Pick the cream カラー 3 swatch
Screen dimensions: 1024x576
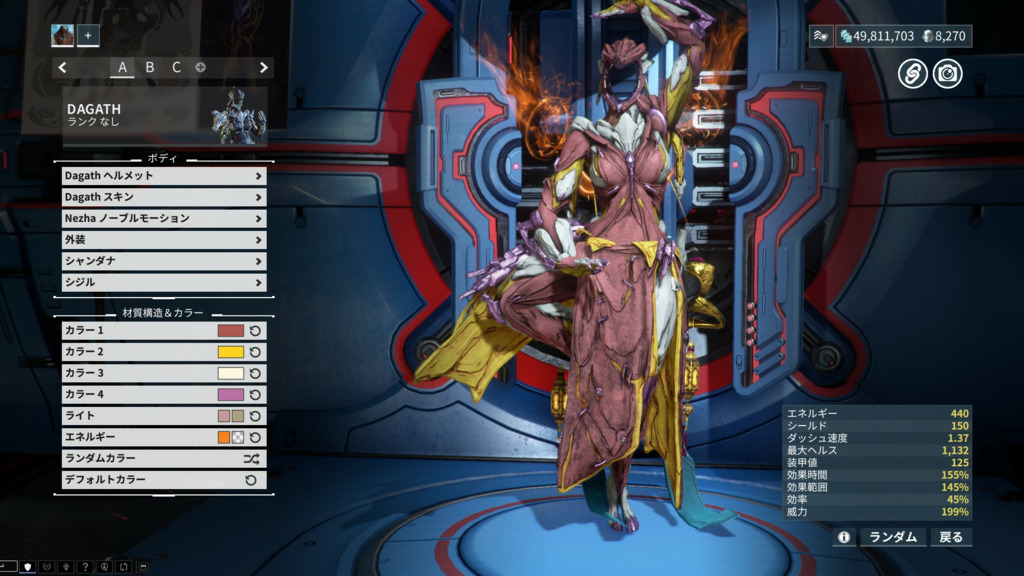tap(231, 373)
